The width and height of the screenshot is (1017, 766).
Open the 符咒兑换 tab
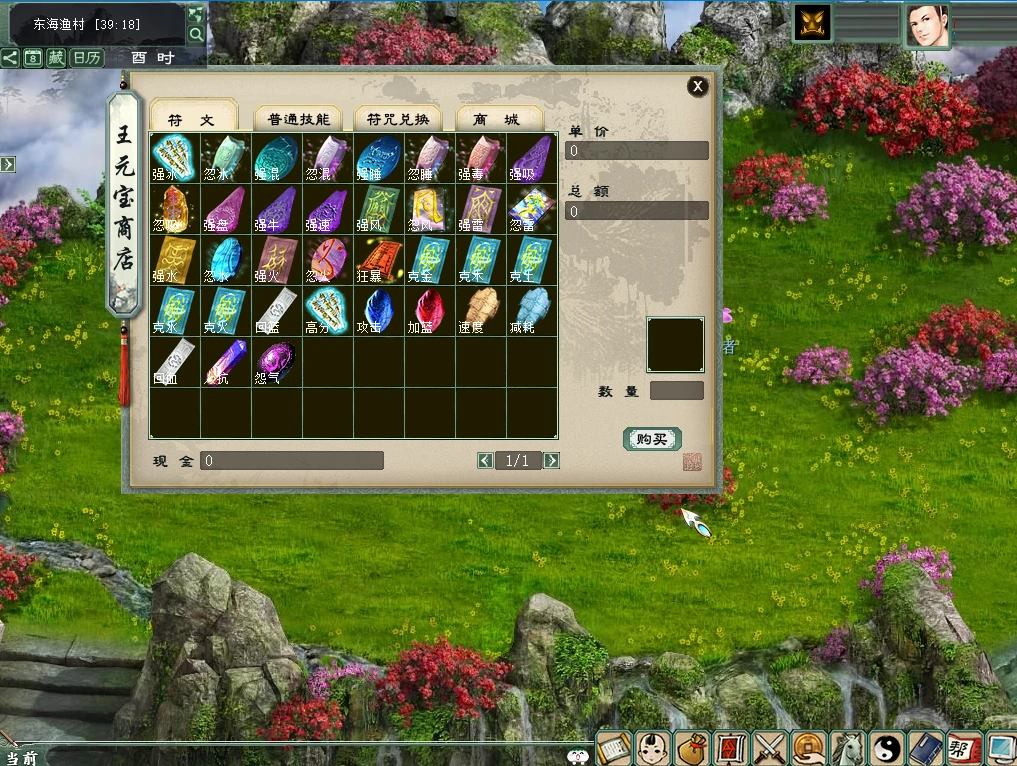coord(398,119)
